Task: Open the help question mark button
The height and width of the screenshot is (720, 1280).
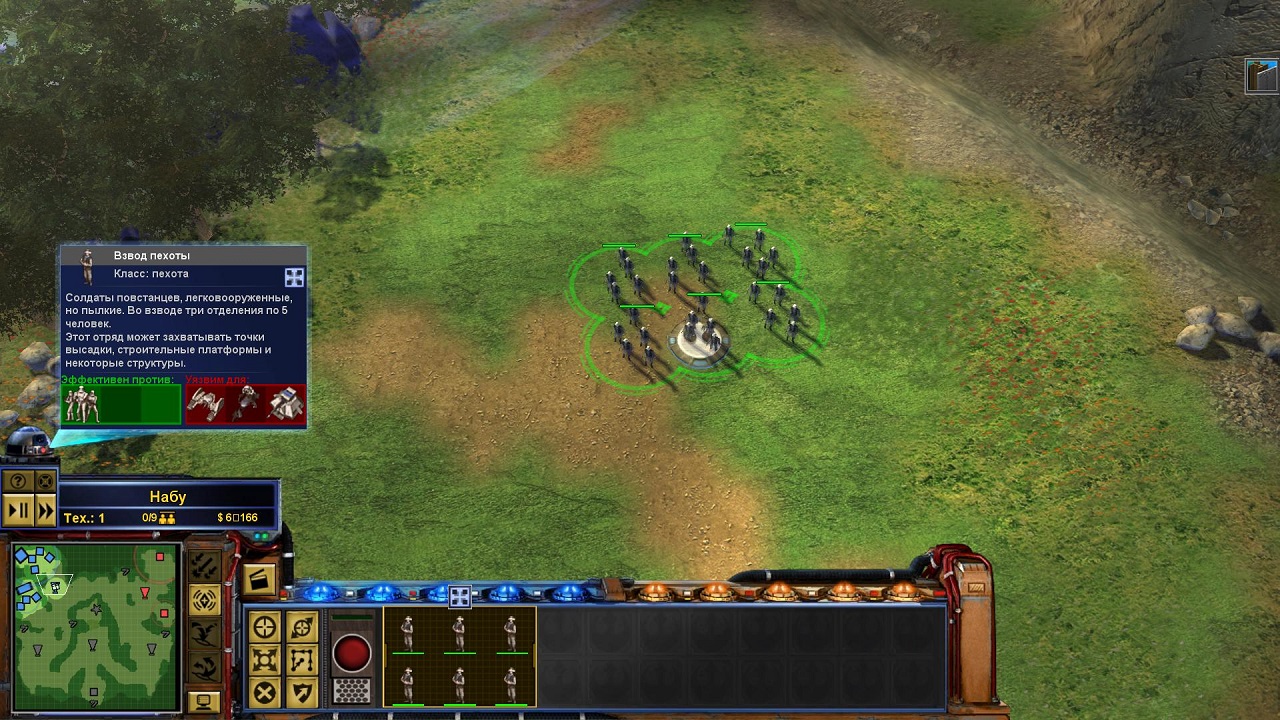Action: tap(18, 481)
